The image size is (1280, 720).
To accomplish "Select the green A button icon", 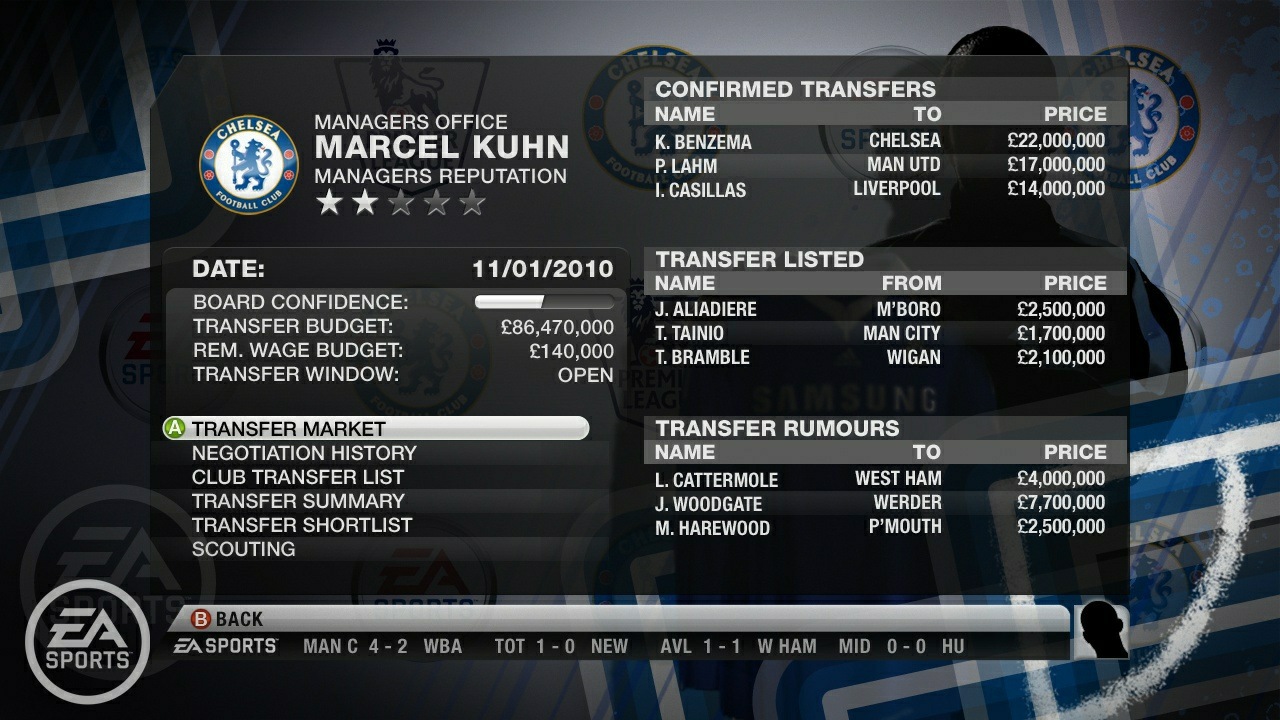I will point(175,427).
